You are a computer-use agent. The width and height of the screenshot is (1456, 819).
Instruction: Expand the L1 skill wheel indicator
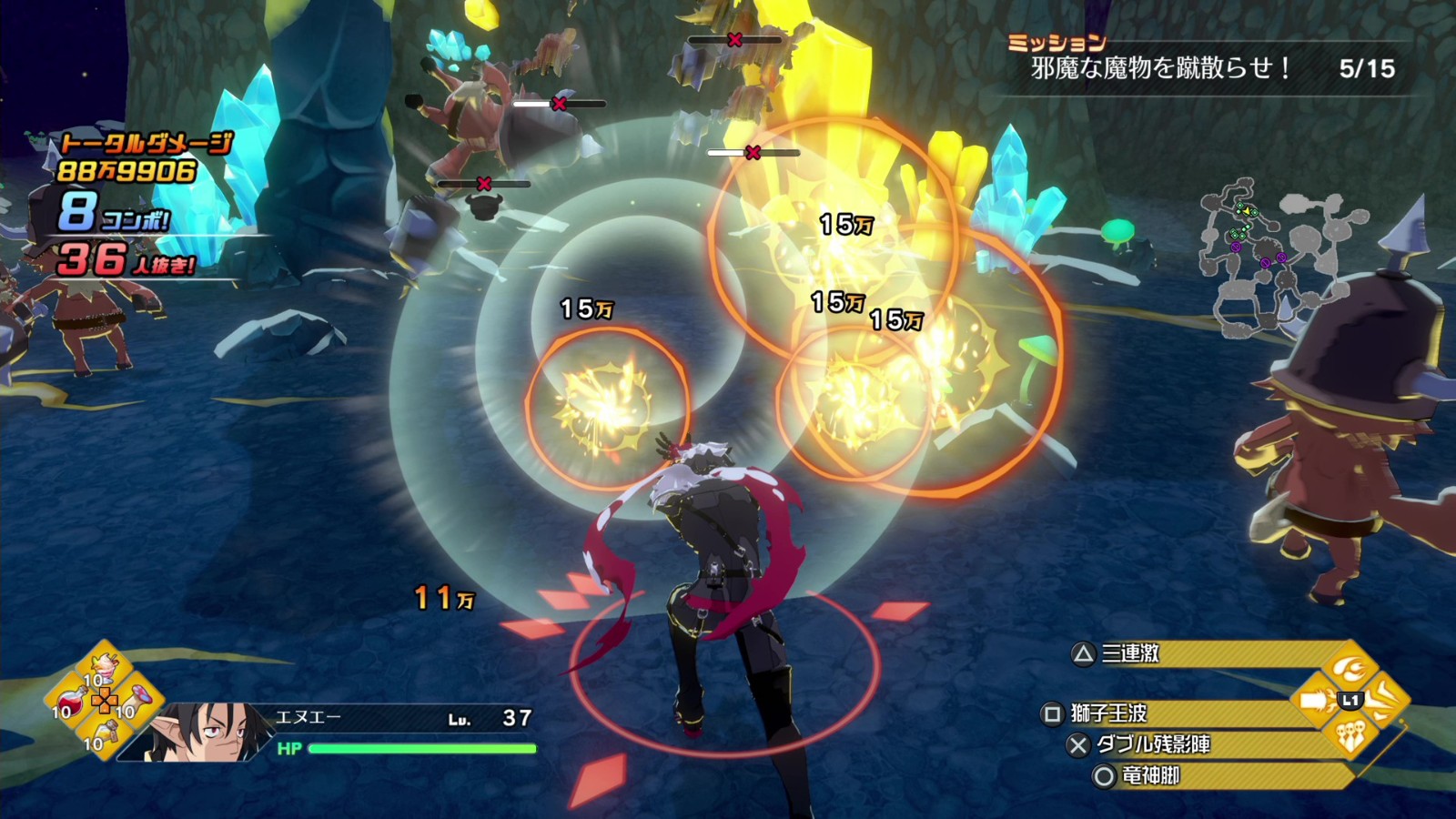1350,700
